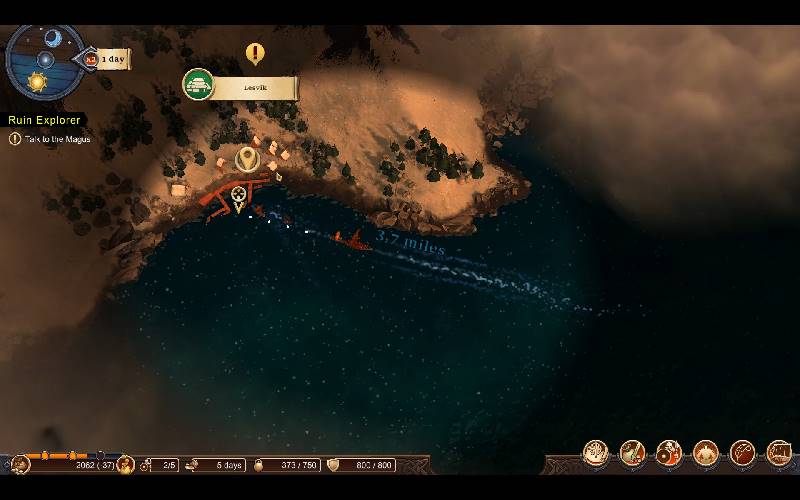This screenshot has width=800, height=500.
Task: Open the tree emblem menu icon
Action: tap(595, 453)
